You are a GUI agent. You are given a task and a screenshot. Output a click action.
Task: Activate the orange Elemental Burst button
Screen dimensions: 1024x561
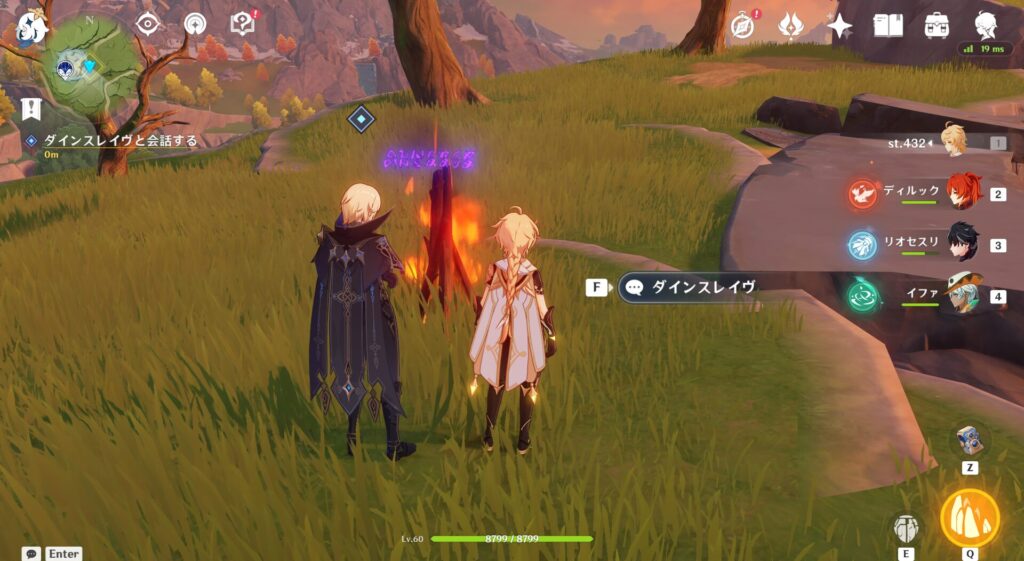970,517
